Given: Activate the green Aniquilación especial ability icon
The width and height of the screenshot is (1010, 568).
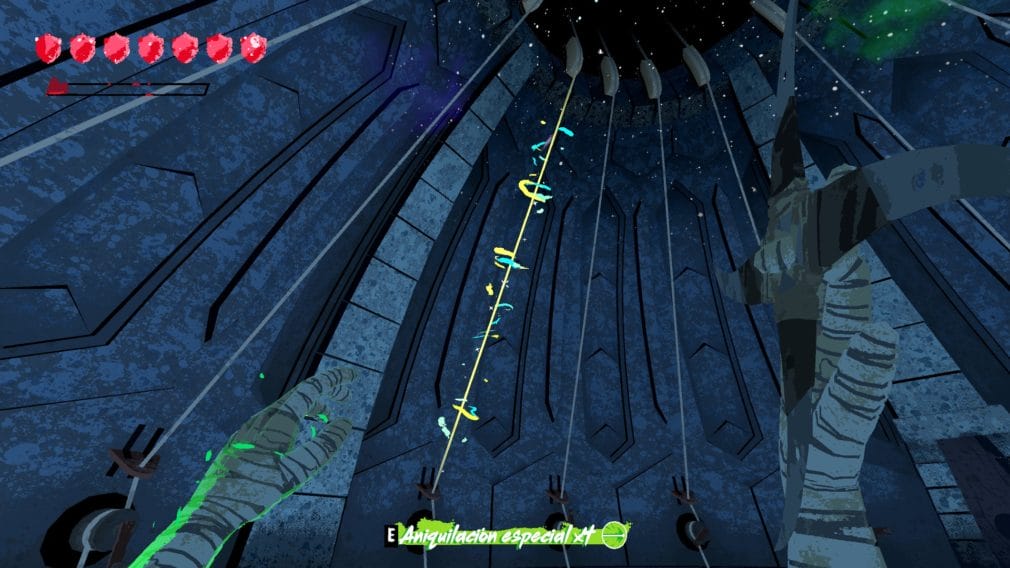Looking at the screenshot, I should tap(613, 536).
